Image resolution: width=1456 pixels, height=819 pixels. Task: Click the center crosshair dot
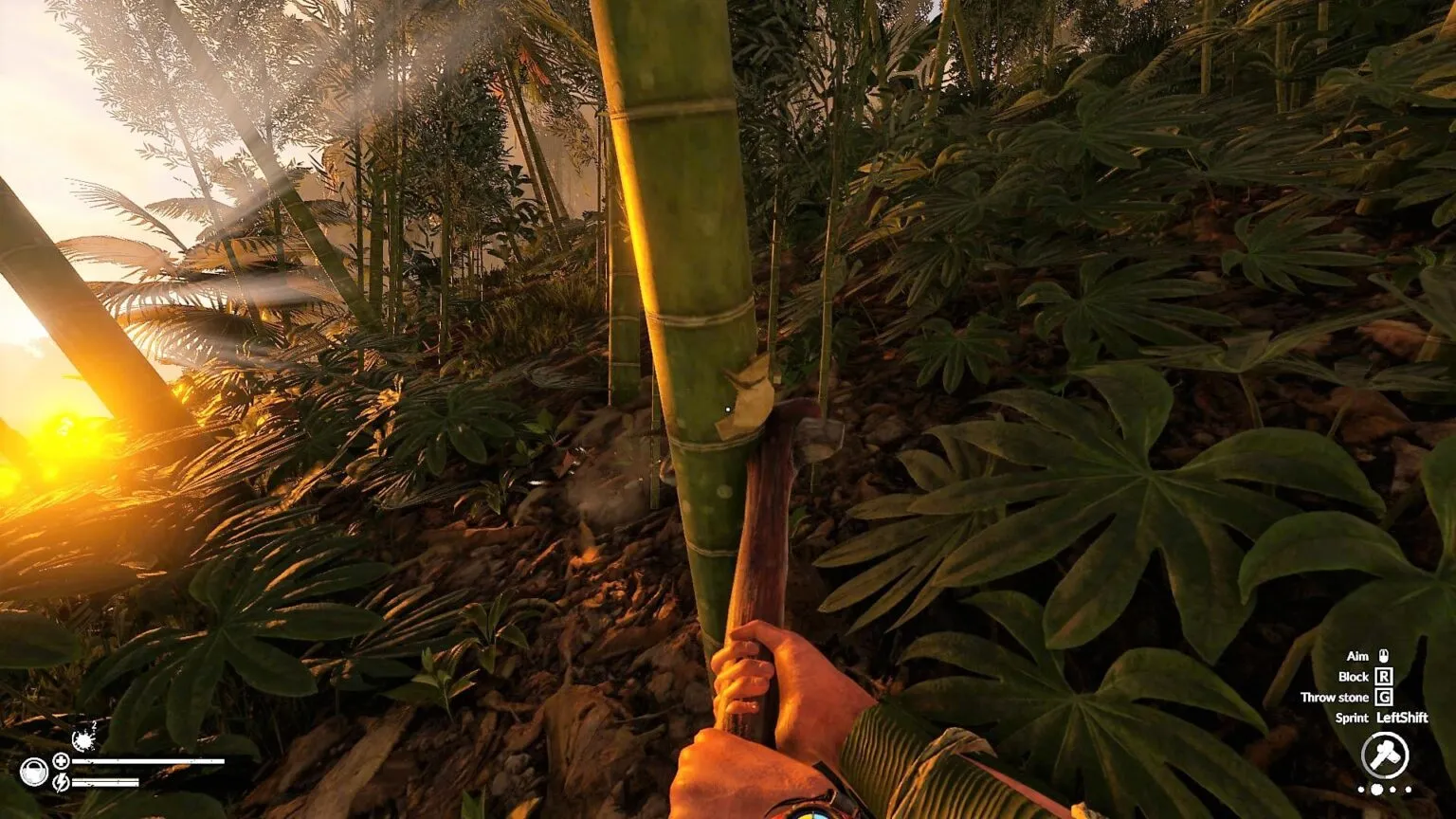(x=726, y=408)
